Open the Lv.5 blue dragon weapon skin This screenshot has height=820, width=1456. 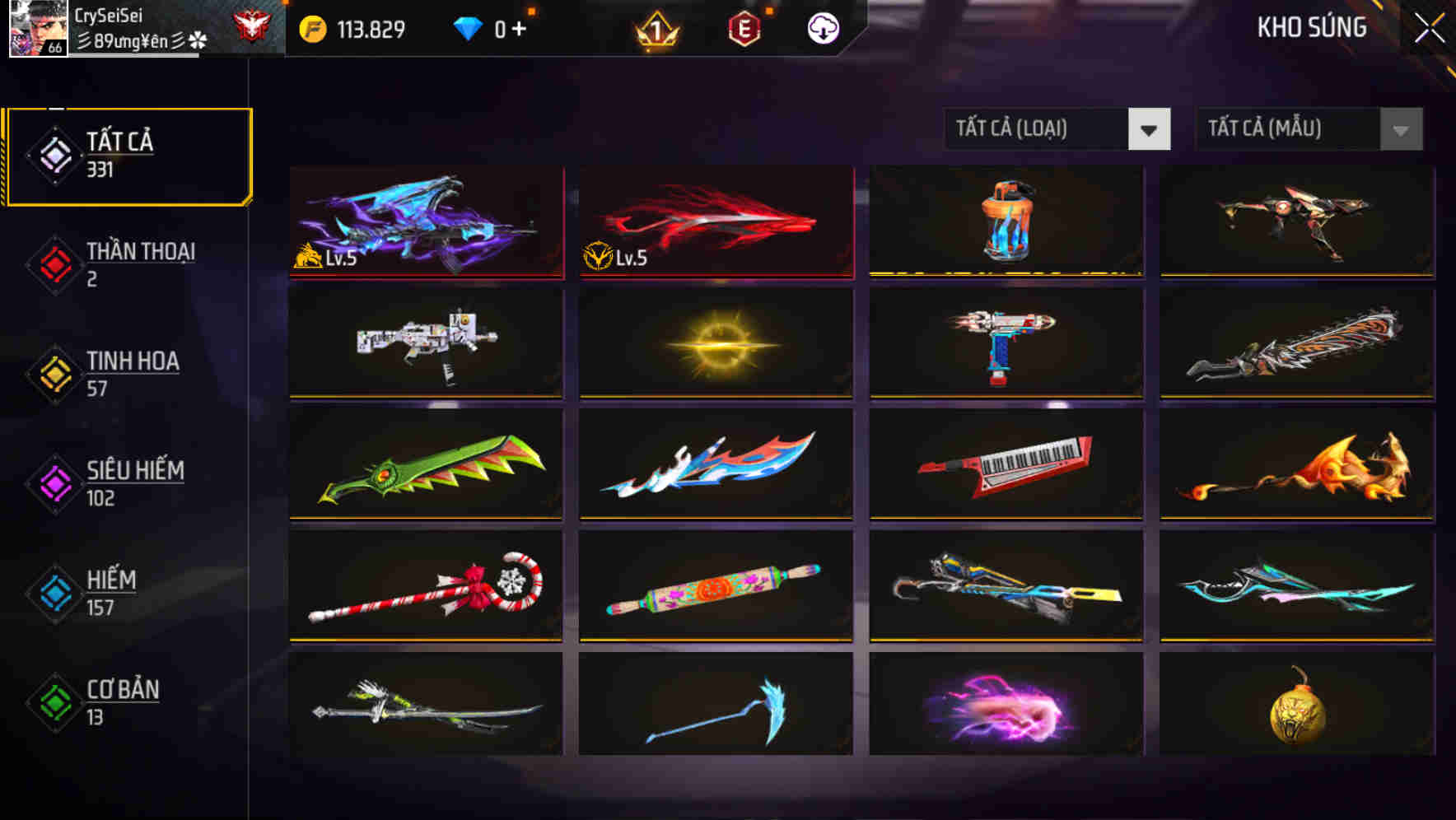(425, 221)
